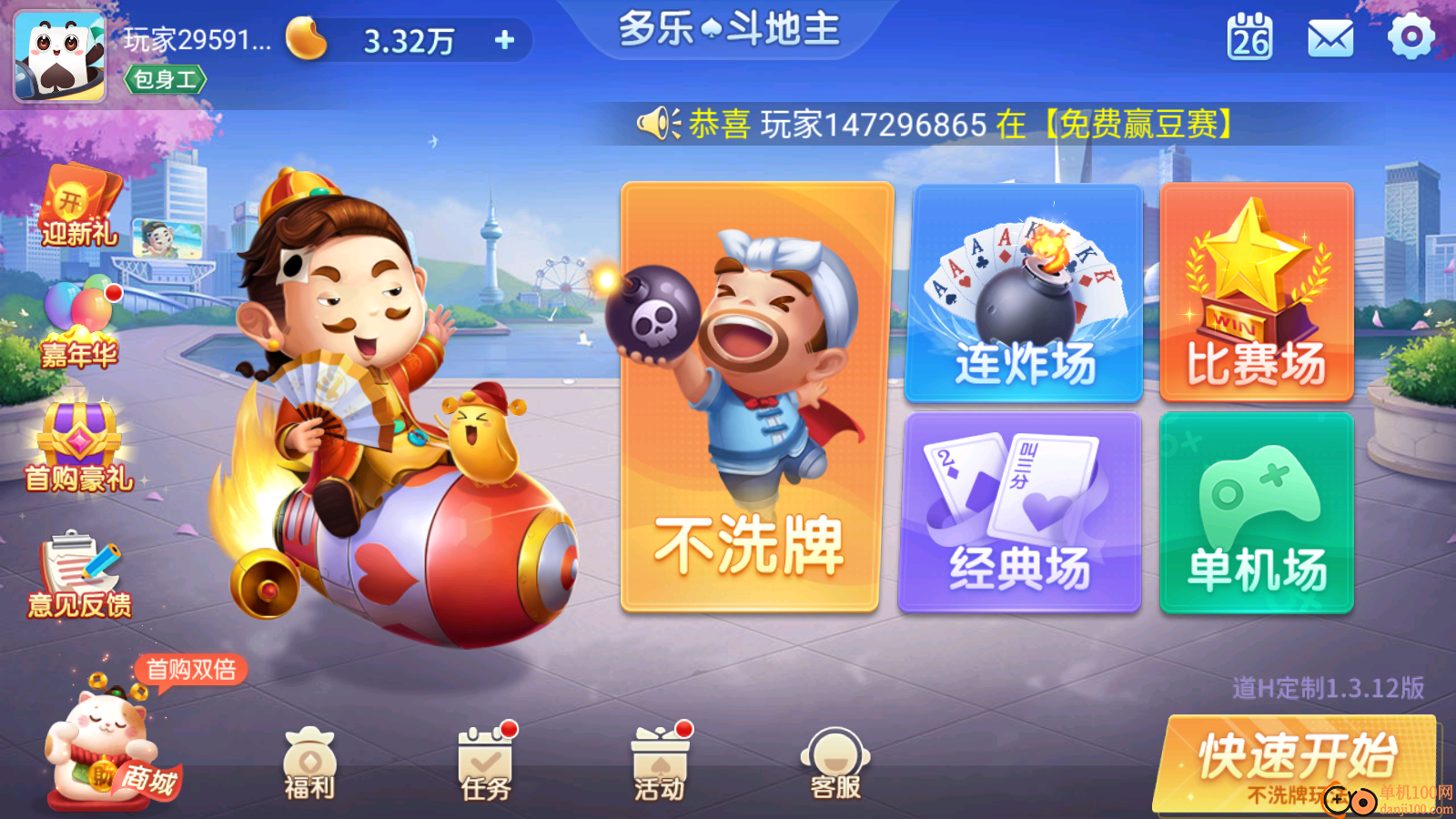Submit 意见反馈 feedback

pos(80,569)
